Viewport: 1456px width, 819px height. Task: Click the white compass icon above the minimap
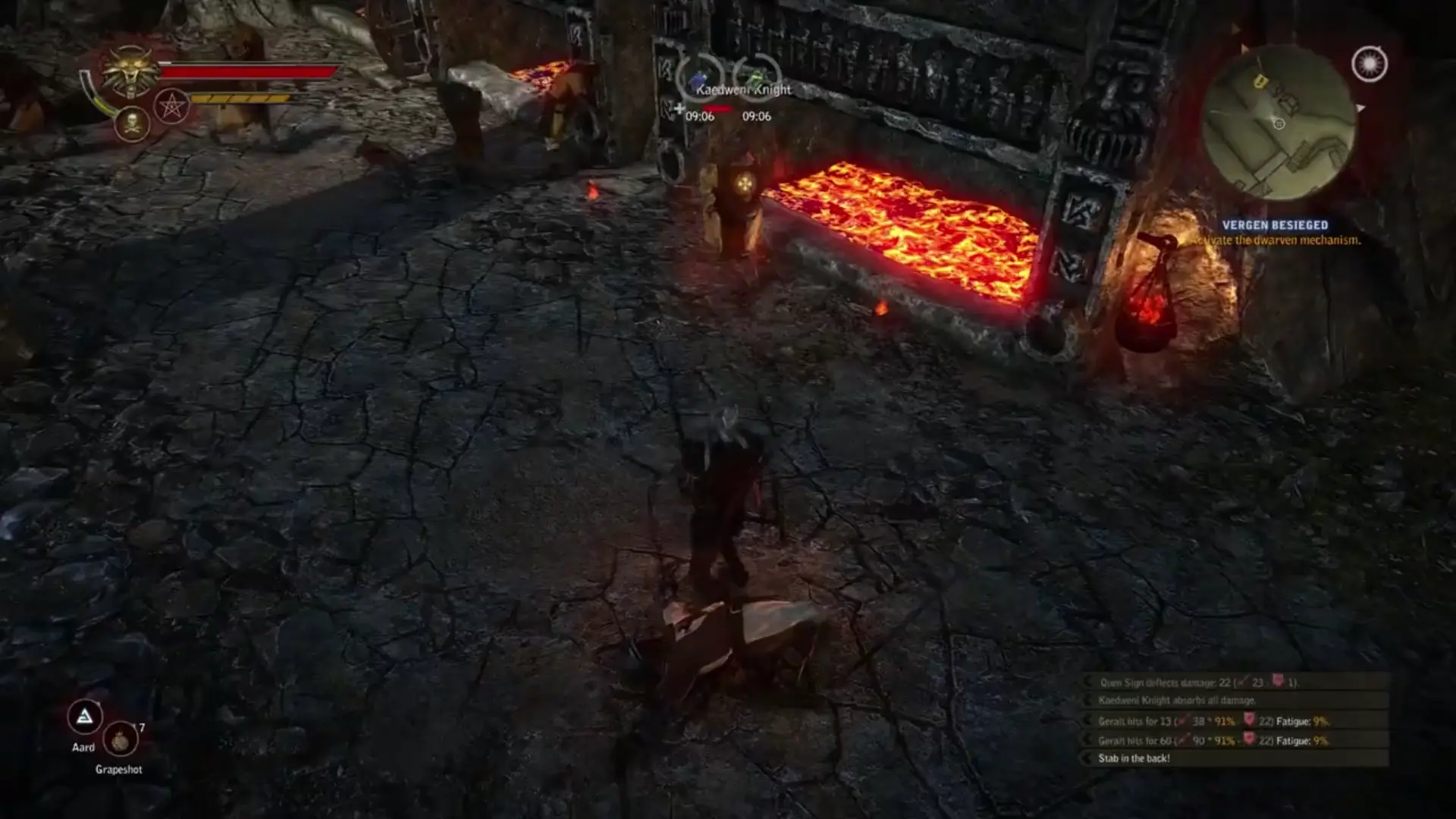pos(1369,64)
